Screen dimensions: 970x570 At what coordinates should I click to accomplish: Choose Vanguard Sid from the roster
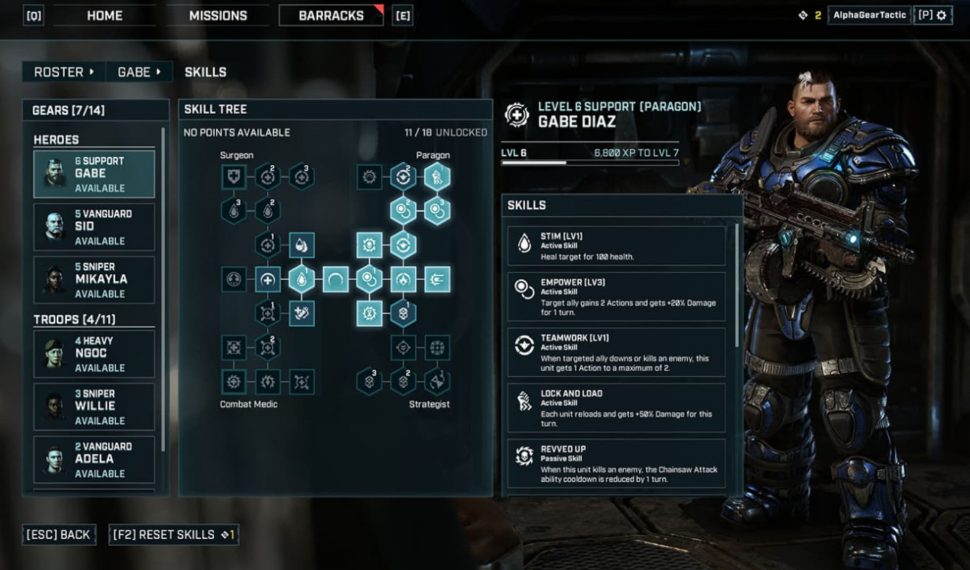pos(94,227)
